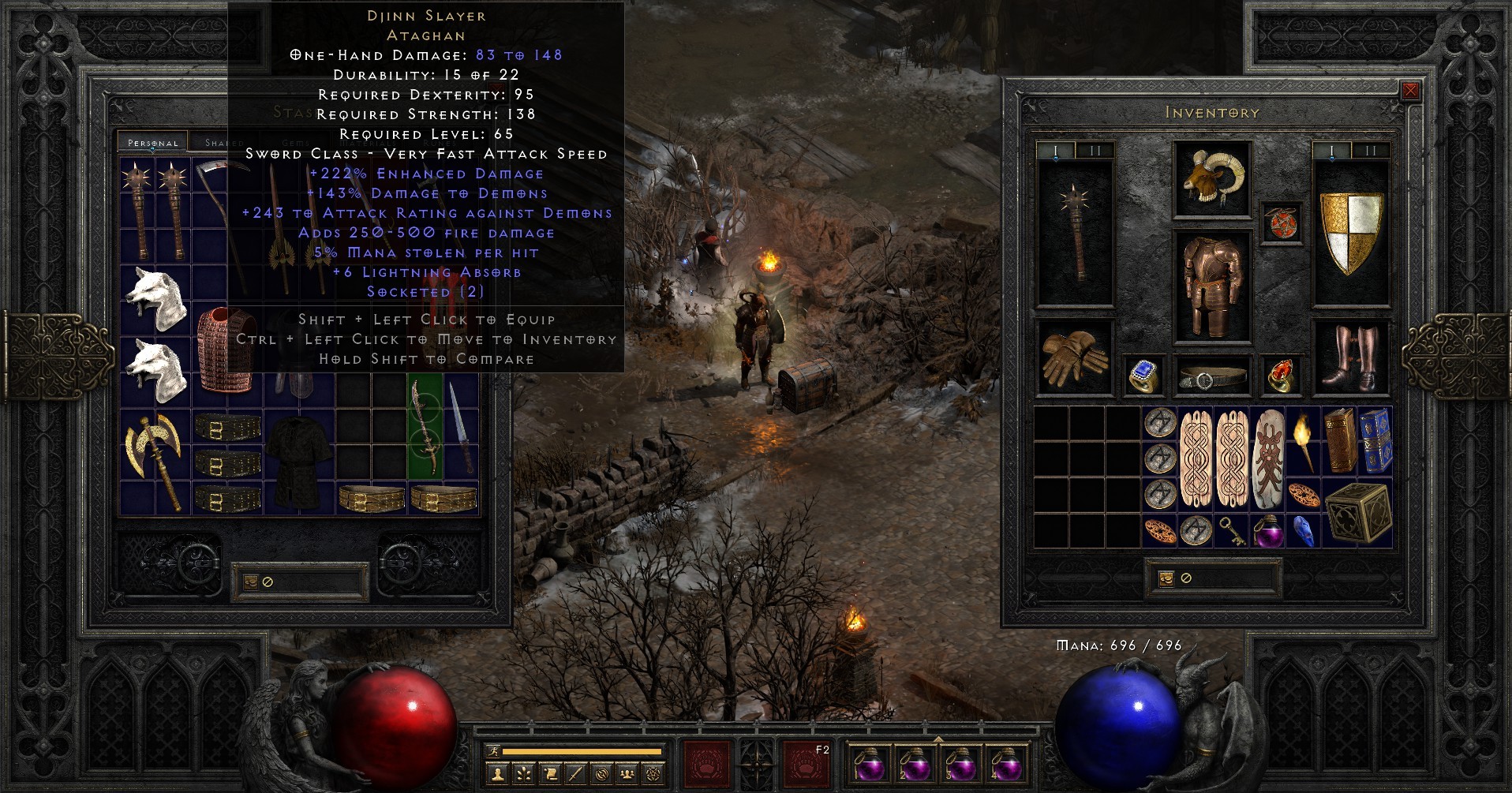Click the gold amount button in the inventory
The image size is (1512, 793).
pyautogui.click(x=1166, y=579)
